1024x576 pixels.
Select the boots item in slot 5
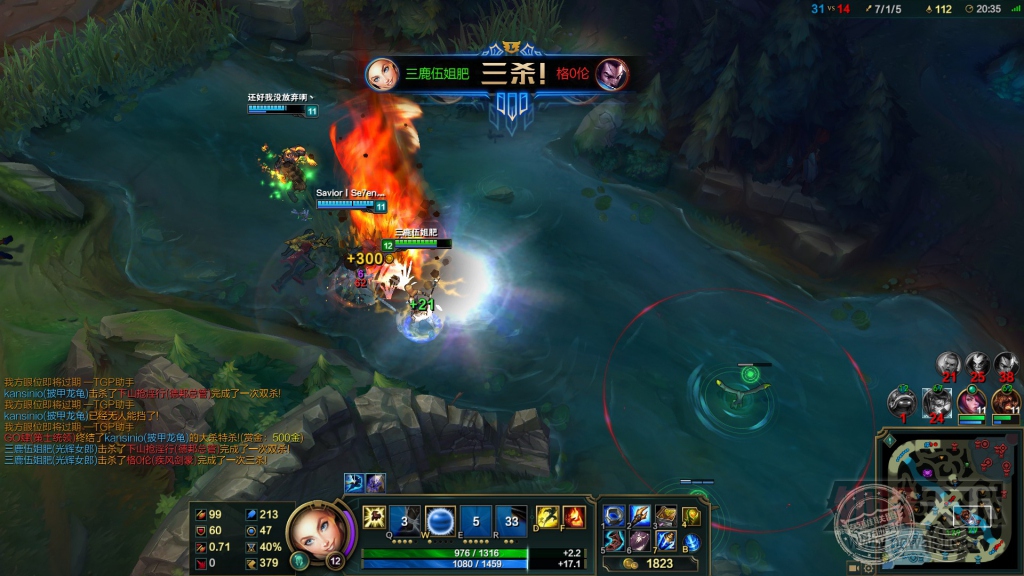(614, 541)
